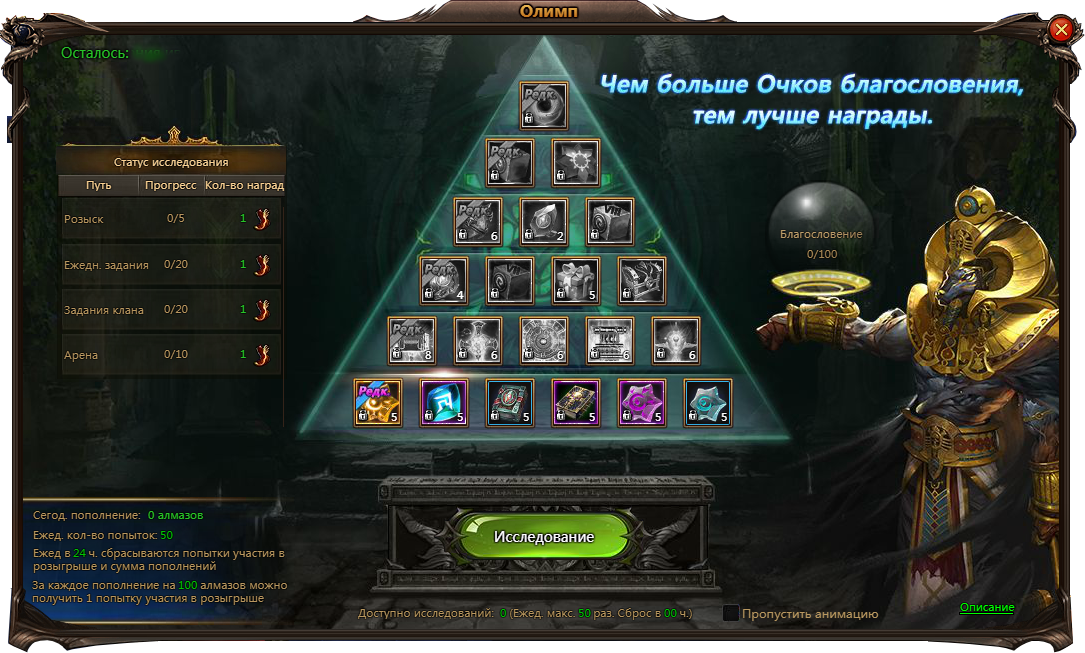Image resolution: width=1085 pixels, height=653 pixels.
Task: Select the locked top pyramid reward
Action: 543,106
